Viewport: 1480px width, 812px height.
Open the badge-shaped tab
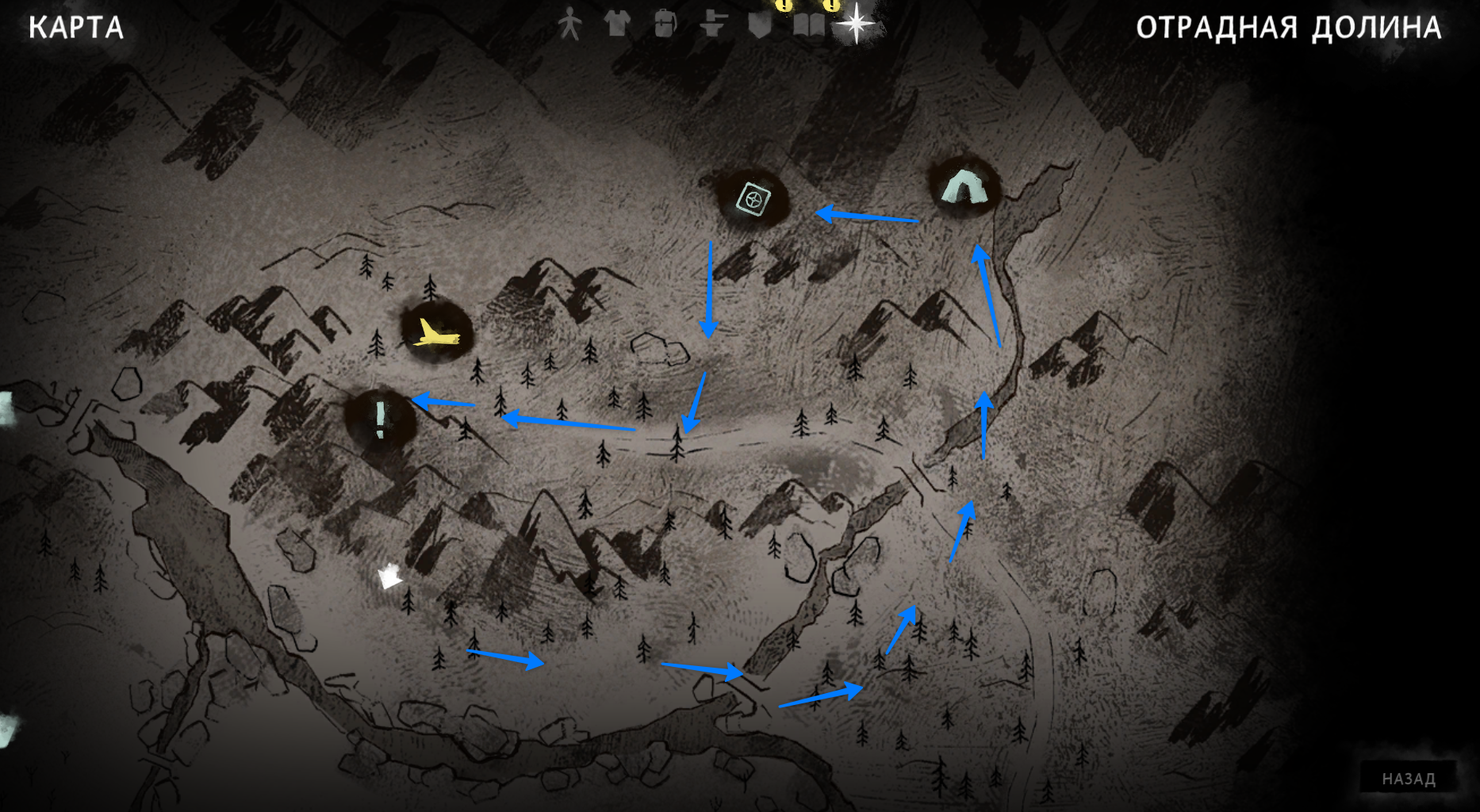tap(760, 25)
